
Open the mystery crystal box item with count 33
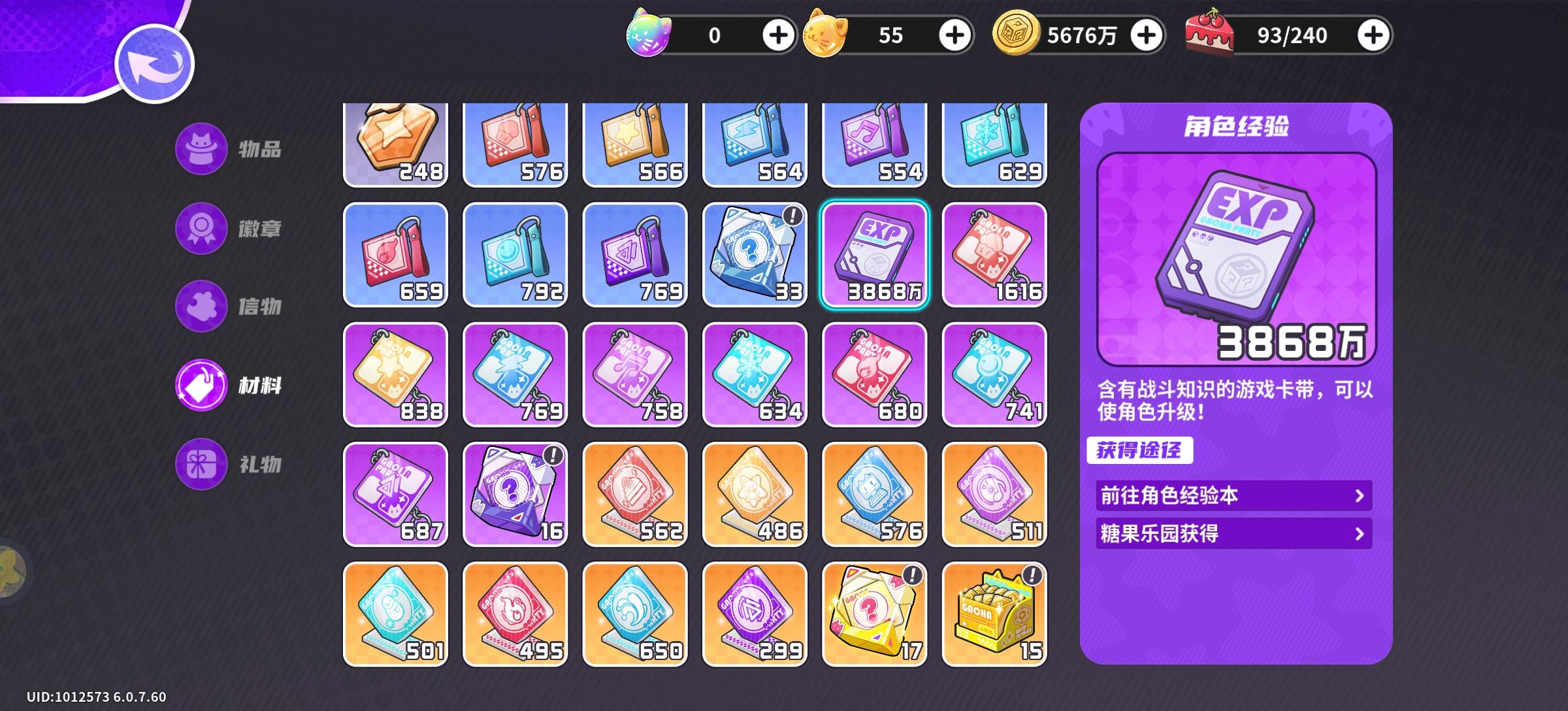[755, 255]
